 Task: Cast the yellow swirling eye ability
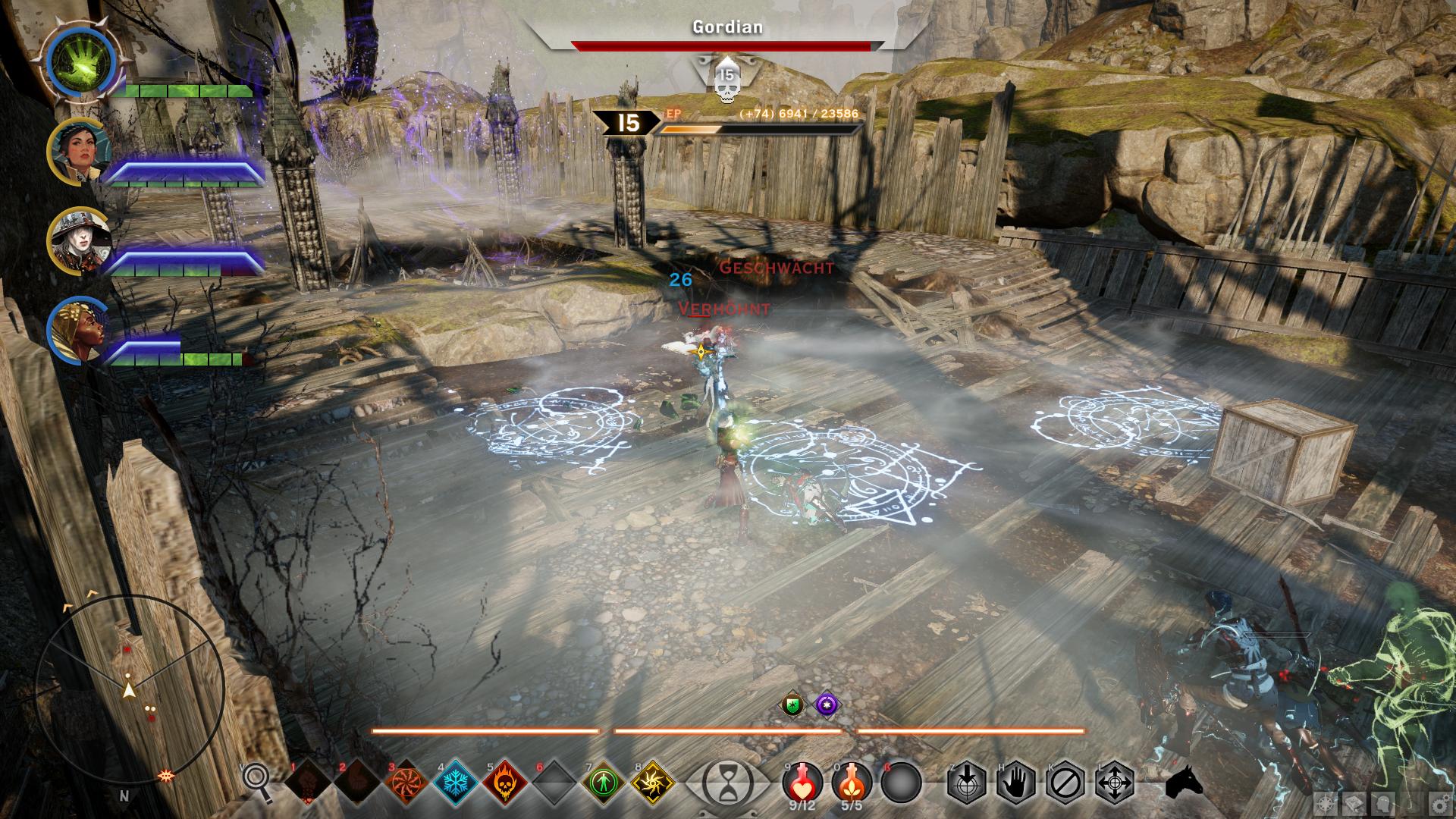coord(653,781)
